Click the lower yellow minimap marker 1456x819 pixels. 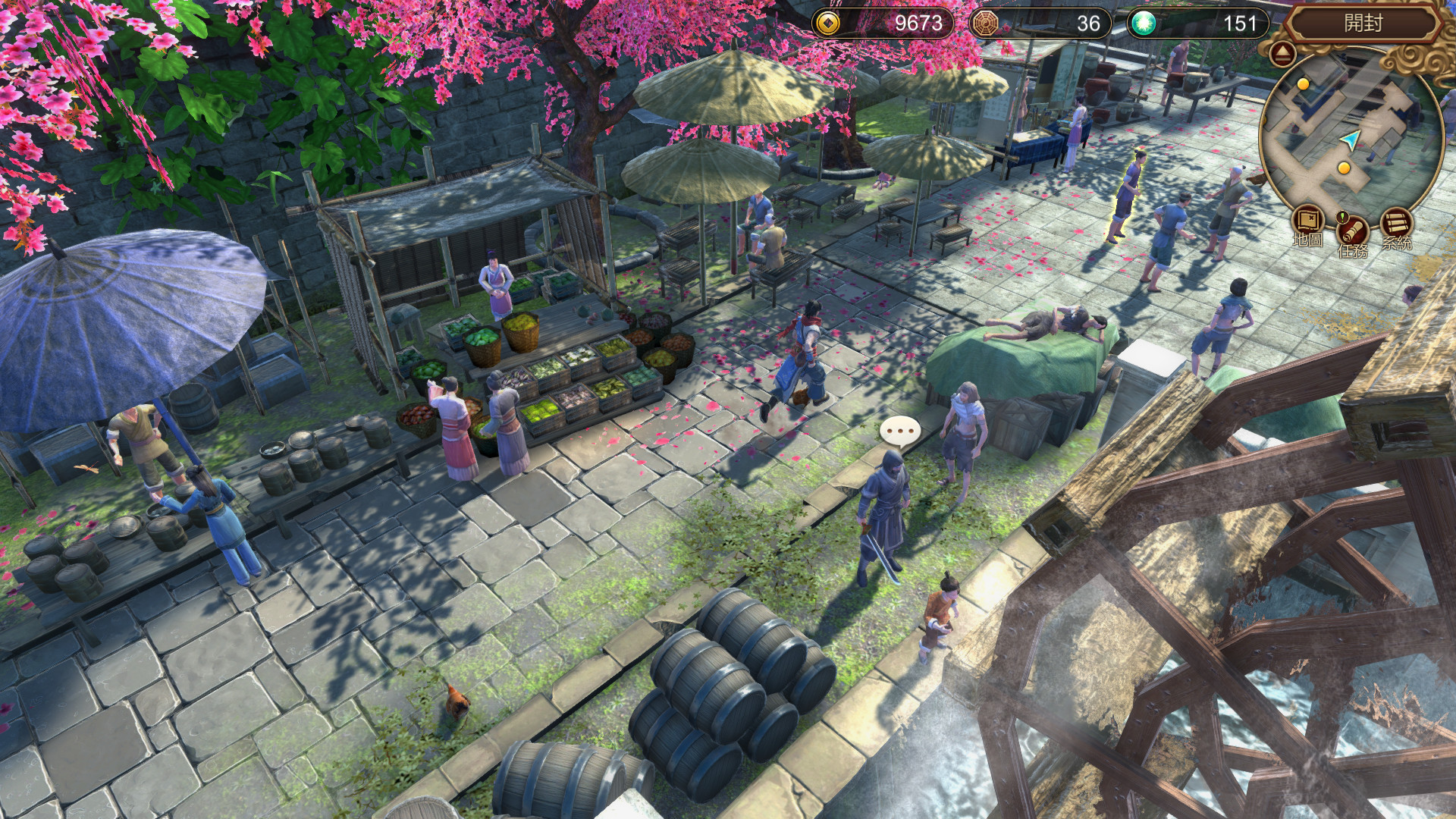(1344, 168)
